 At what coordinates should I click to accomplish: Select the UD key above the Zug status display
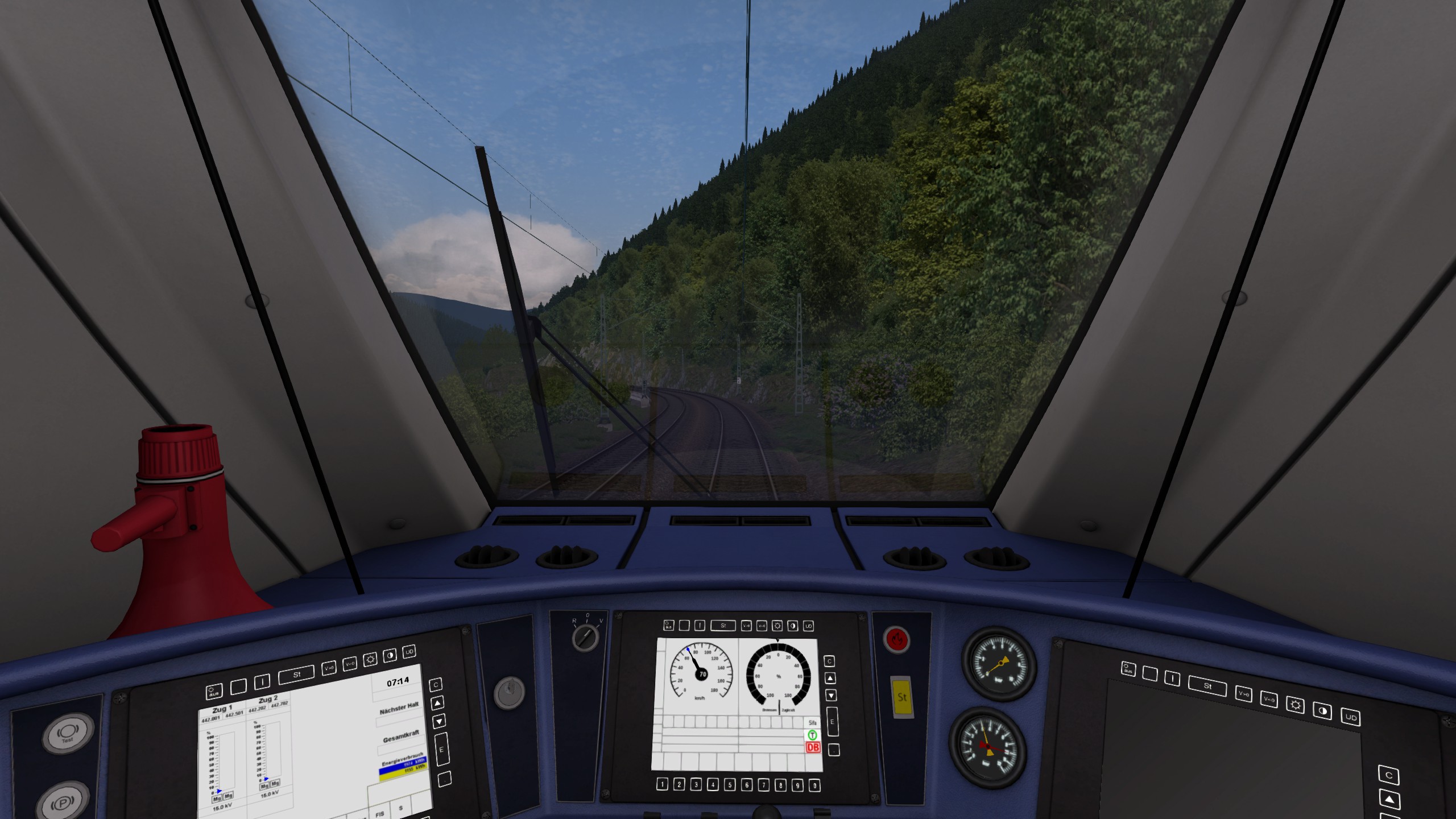pyautogui.click(x=409, y=652)
